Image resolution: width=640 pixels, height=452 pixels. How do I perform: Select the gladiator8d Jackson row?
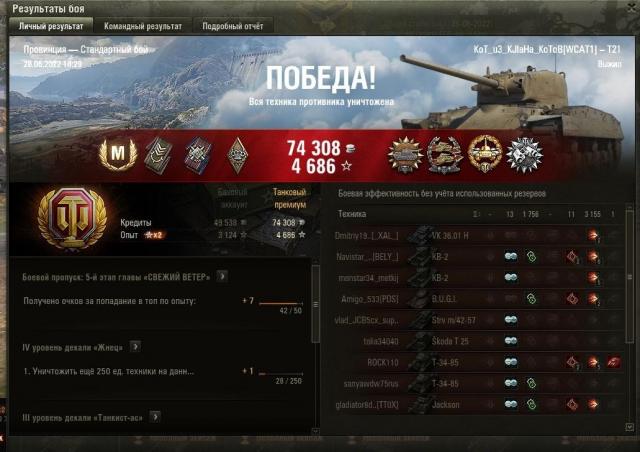(480, 404)
